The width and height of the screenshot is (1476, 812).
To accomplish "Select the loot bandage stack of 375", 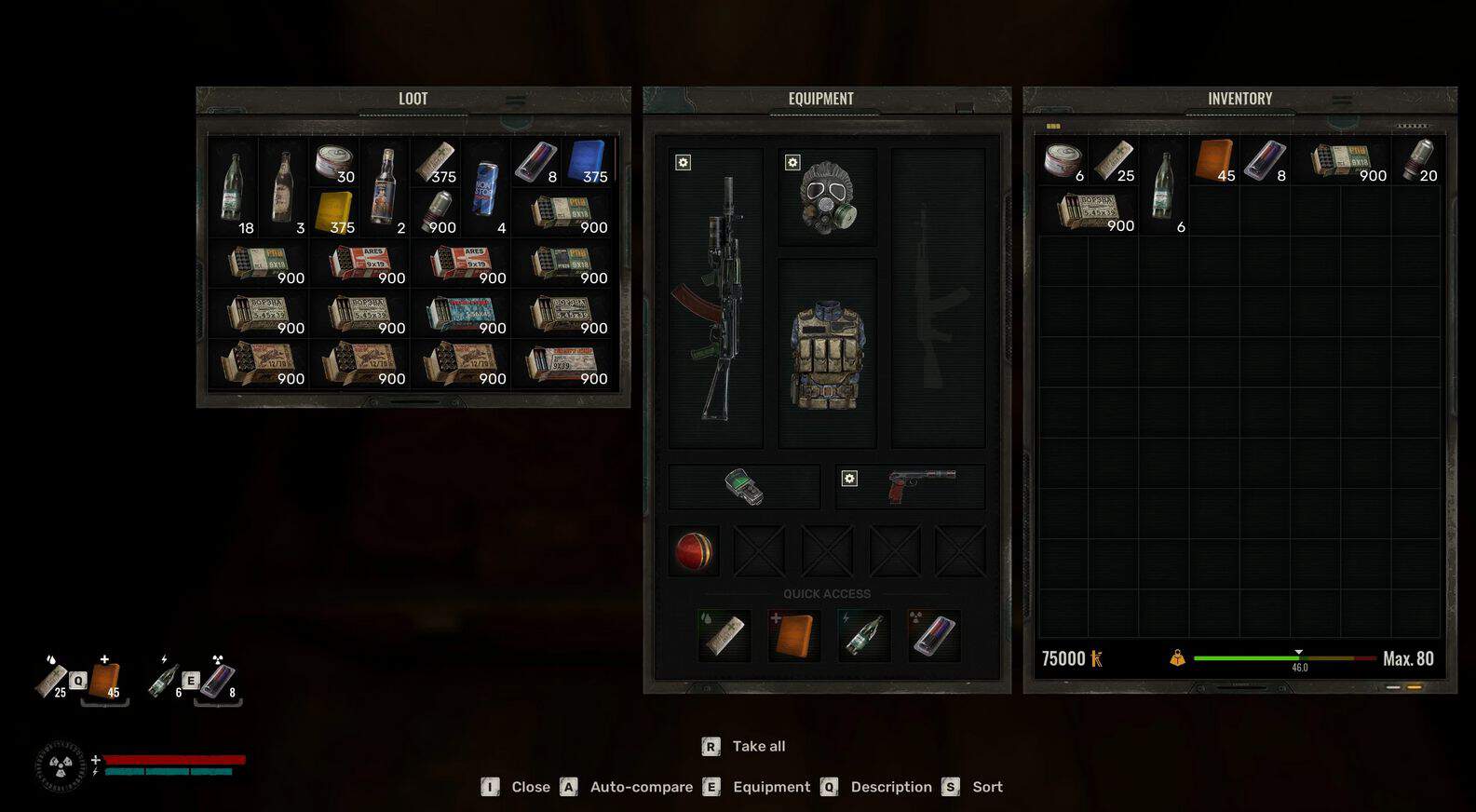I will [x=435, y=161].
